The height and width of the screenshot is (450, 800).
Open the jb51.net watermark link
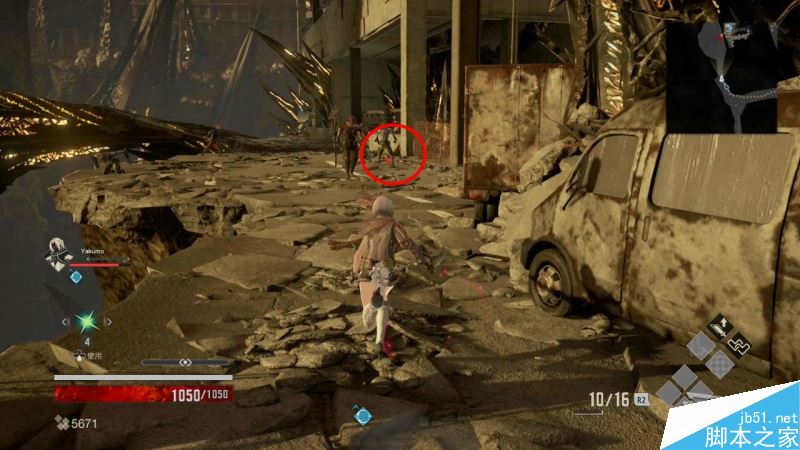click(x=766, y=427)
